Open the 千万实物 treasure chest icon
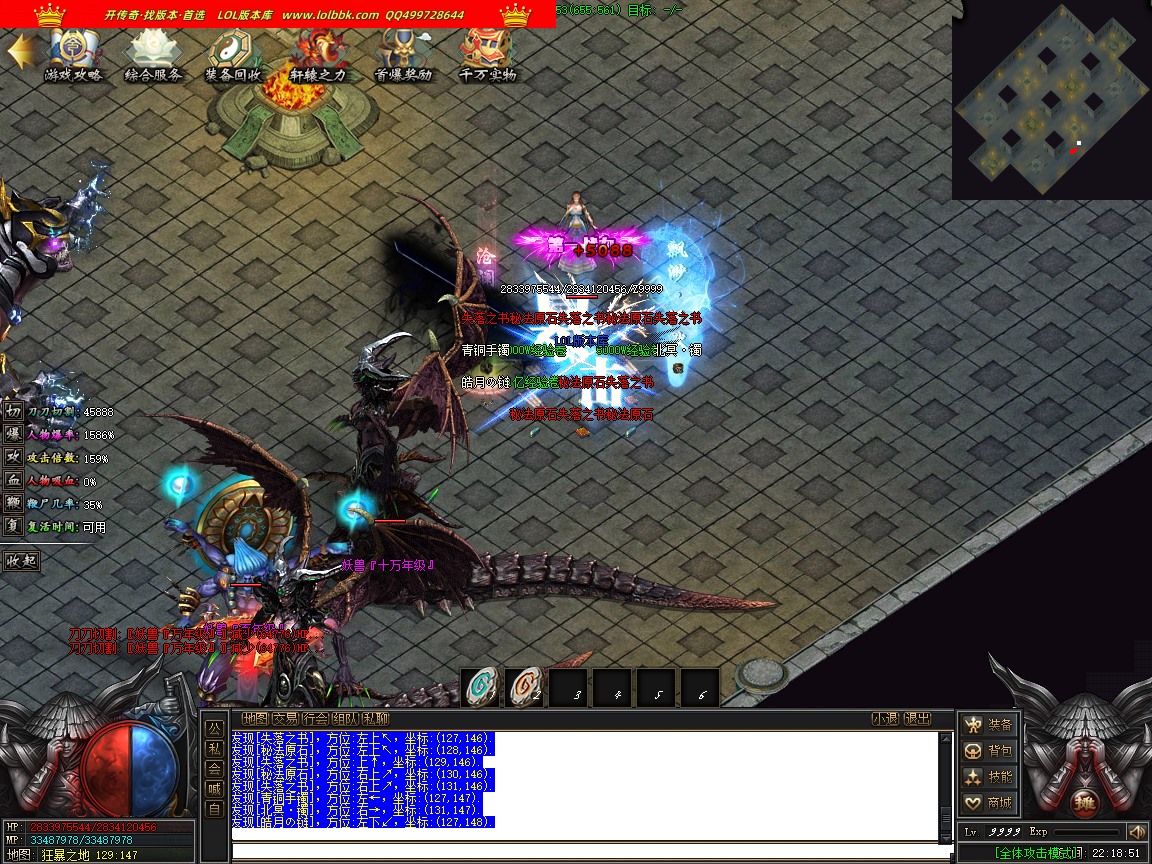The width and height of the screenshot is (1152, 864). tap(488, 54)
